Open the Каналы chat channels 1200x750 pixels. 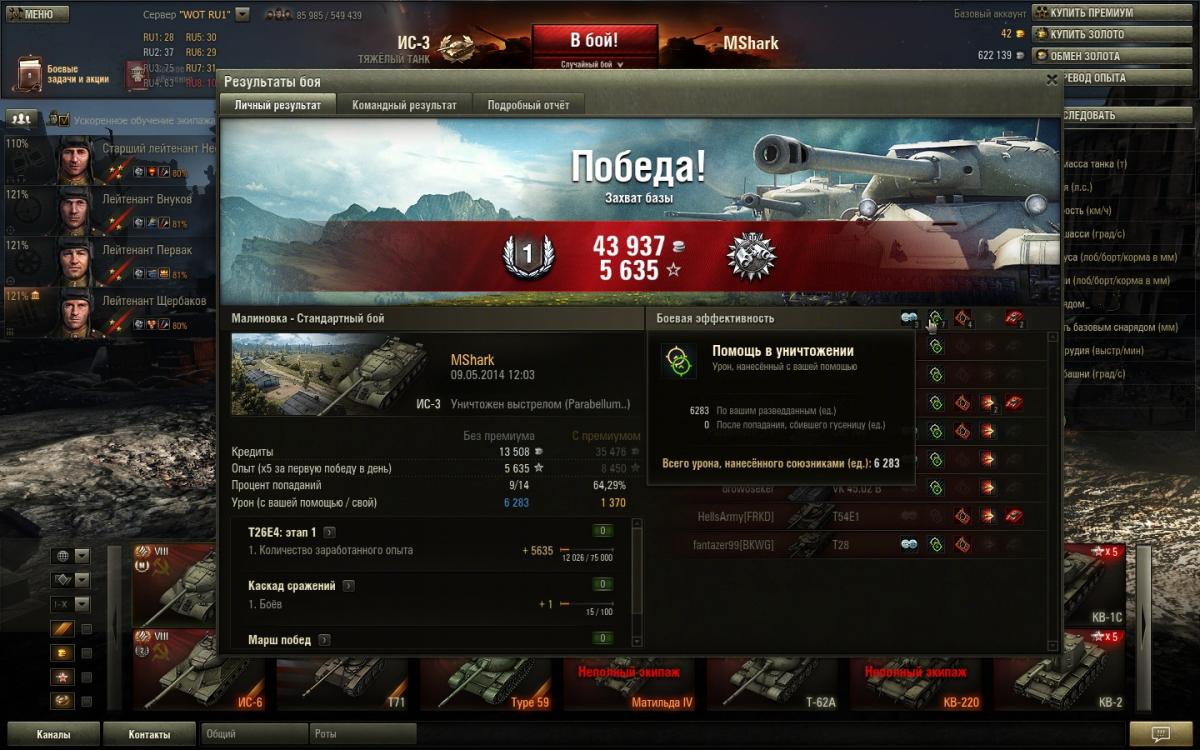[53, 734]
